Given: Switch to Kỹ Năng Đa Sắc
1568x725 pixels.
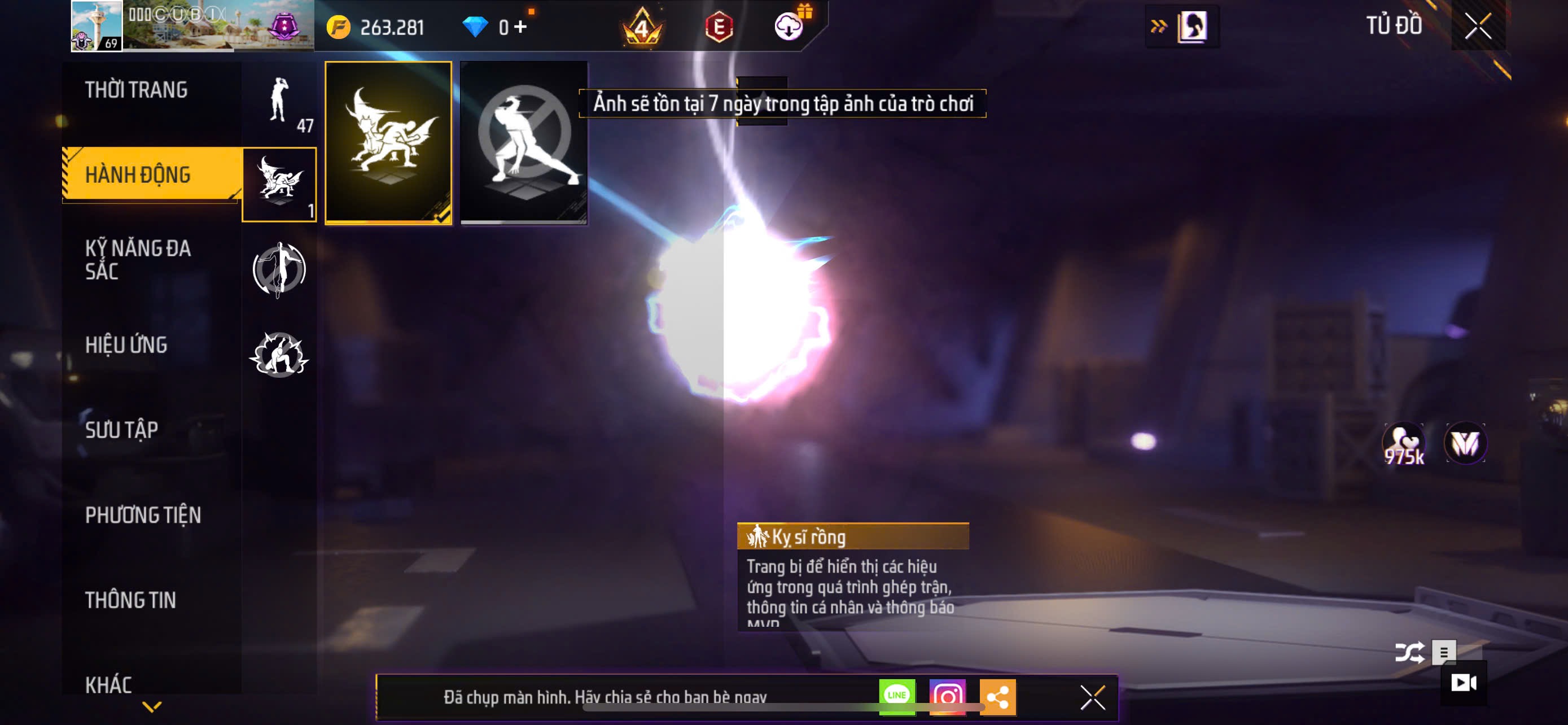Looking at the screenshot, I should 138,259.
